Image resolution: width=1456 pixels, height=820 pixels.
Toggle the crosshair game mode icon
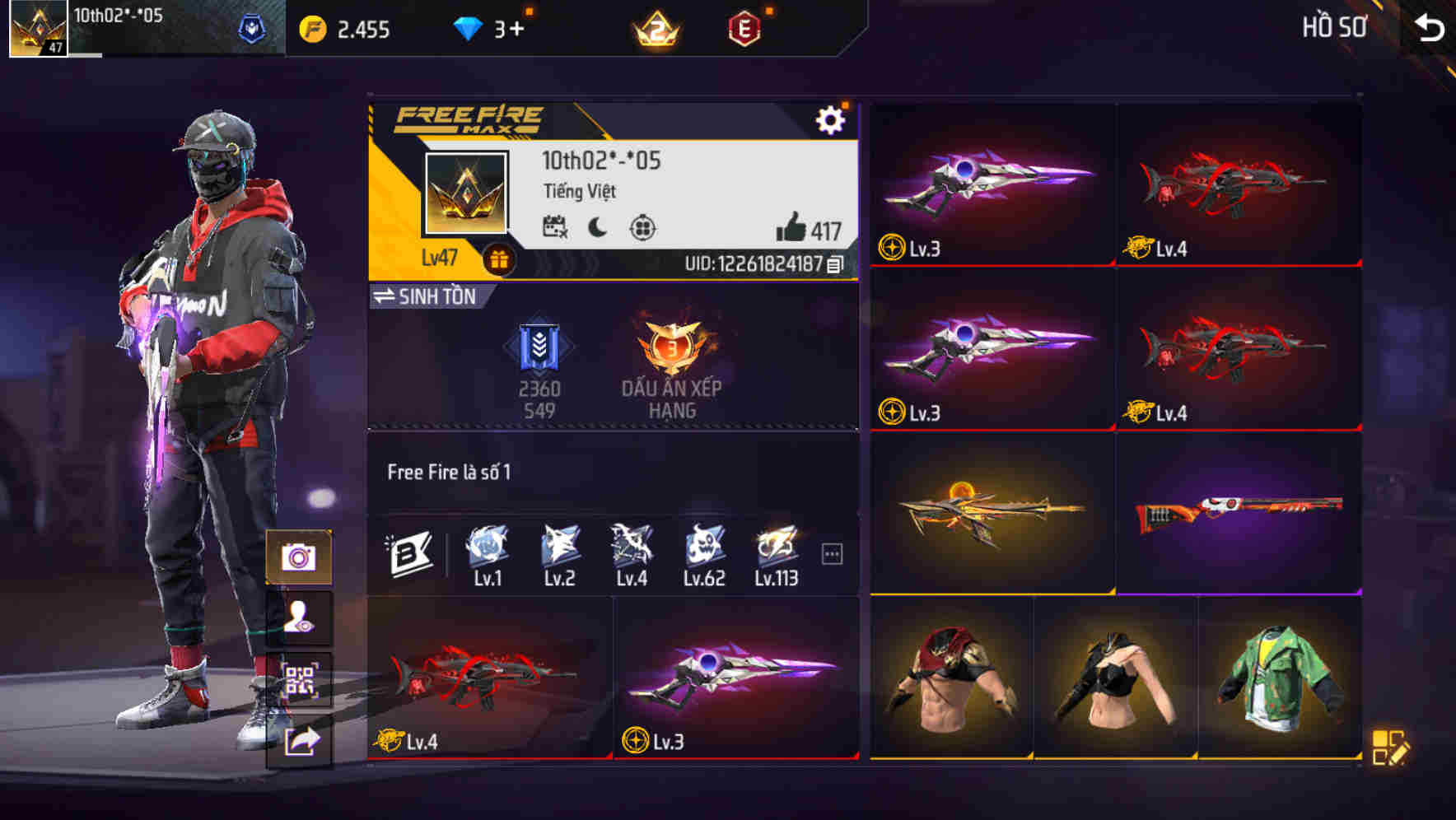(x=643, y=226)
